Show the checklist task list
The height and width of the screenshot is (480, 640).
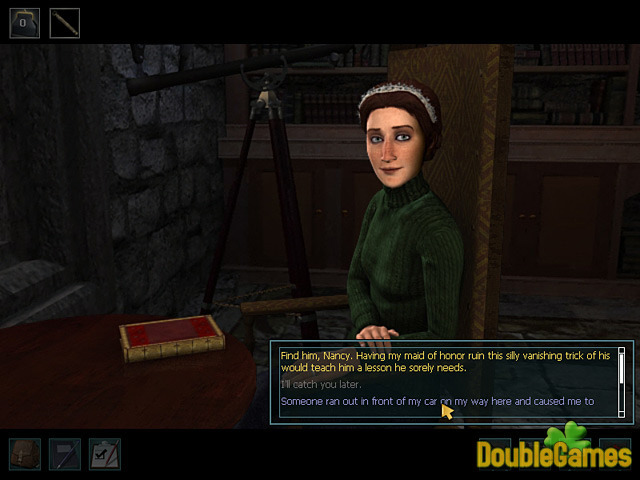104,453
